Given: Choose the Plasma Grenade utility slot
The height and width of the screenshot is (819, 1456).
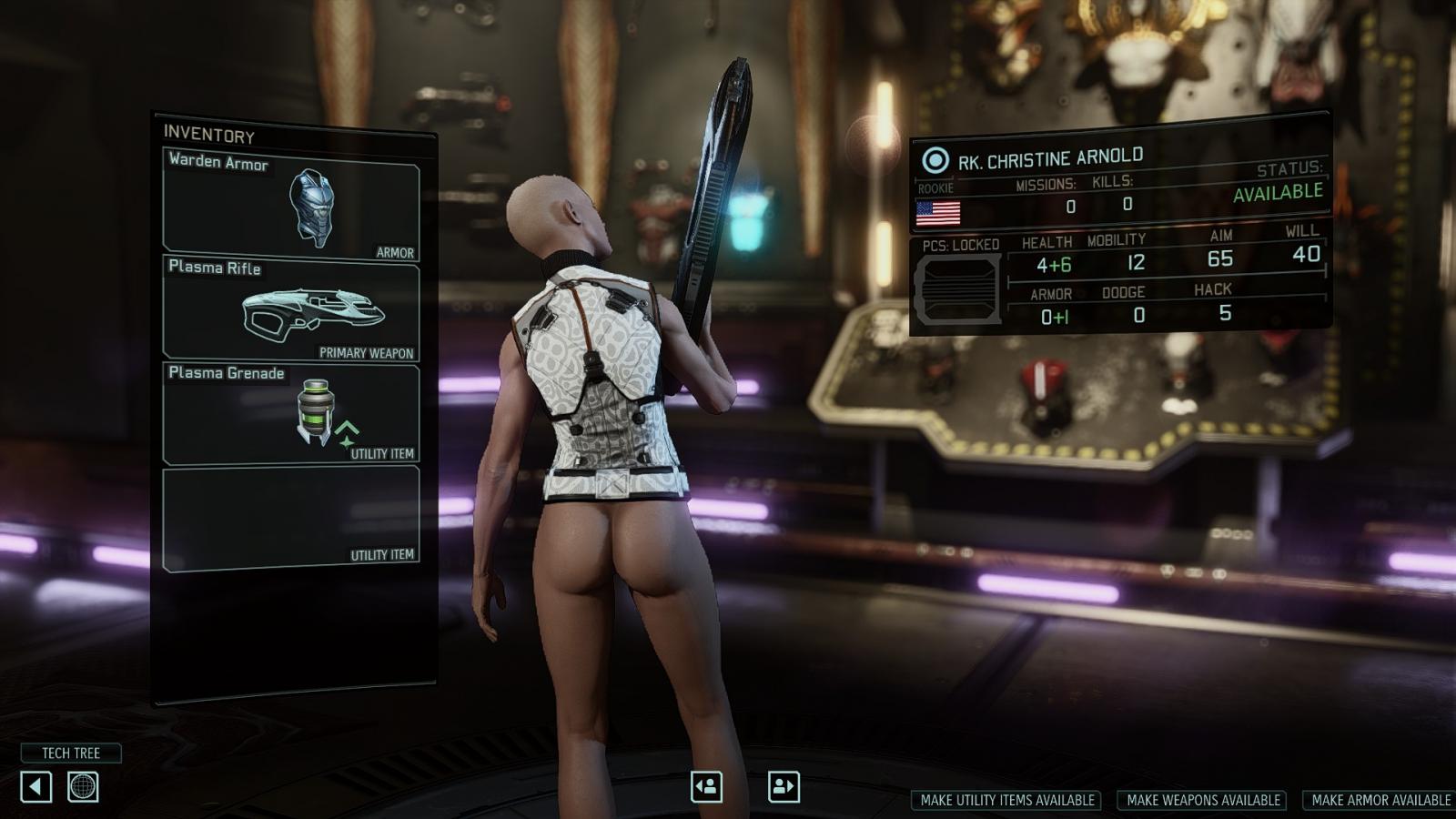Looking at the screenshot, I should coord(291,414).
